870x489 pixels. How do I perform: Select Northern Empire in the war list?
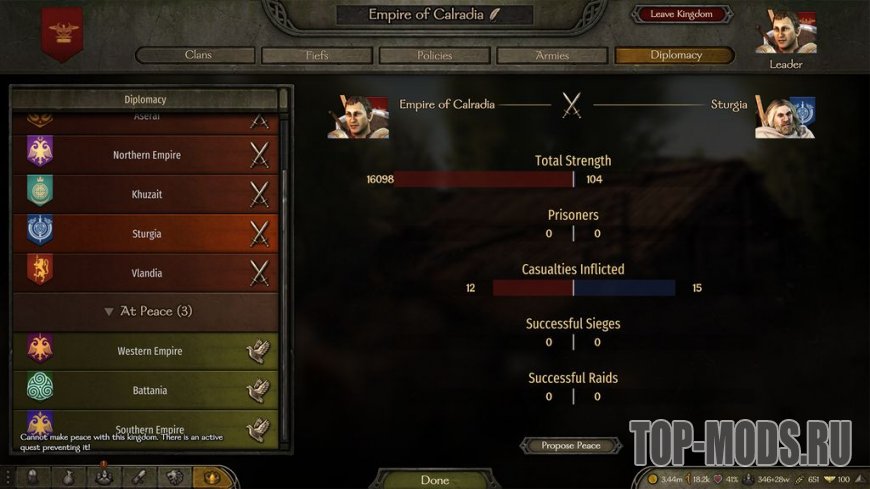tap(146, 155)
